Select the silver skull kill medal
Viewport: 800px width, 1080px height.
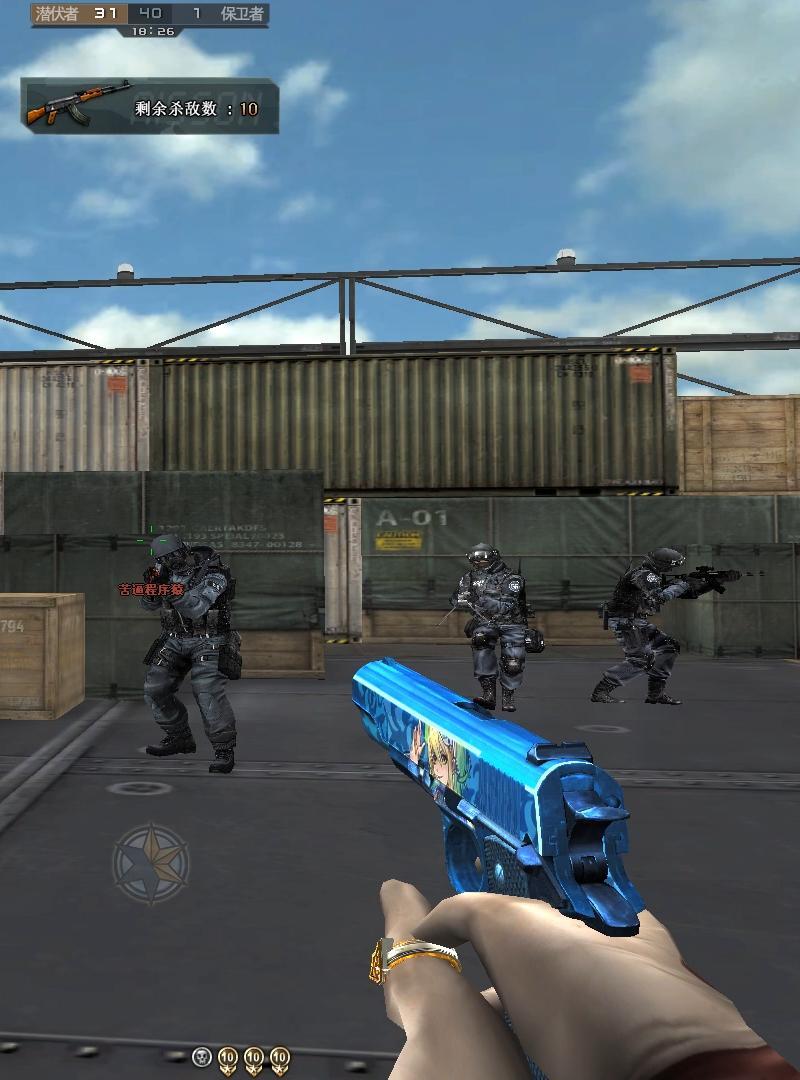(x=202, y=1057)
